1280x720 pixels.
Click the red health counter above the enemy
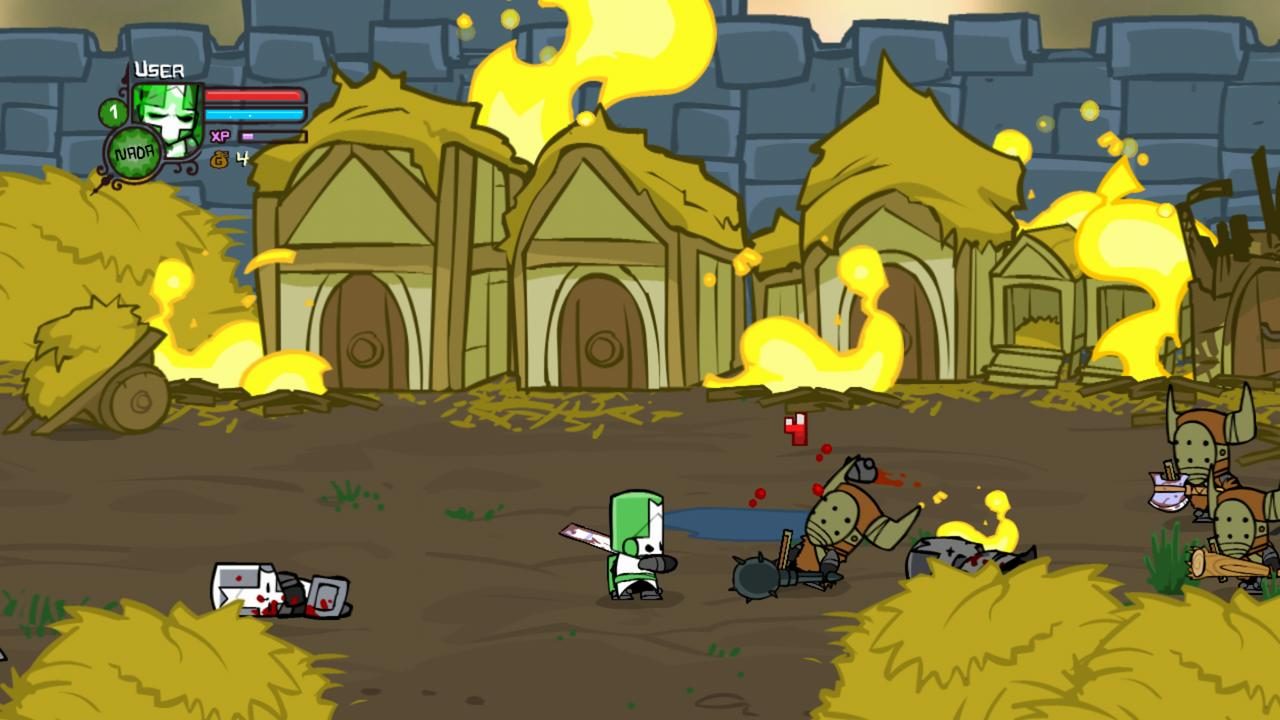click(795, 430)
